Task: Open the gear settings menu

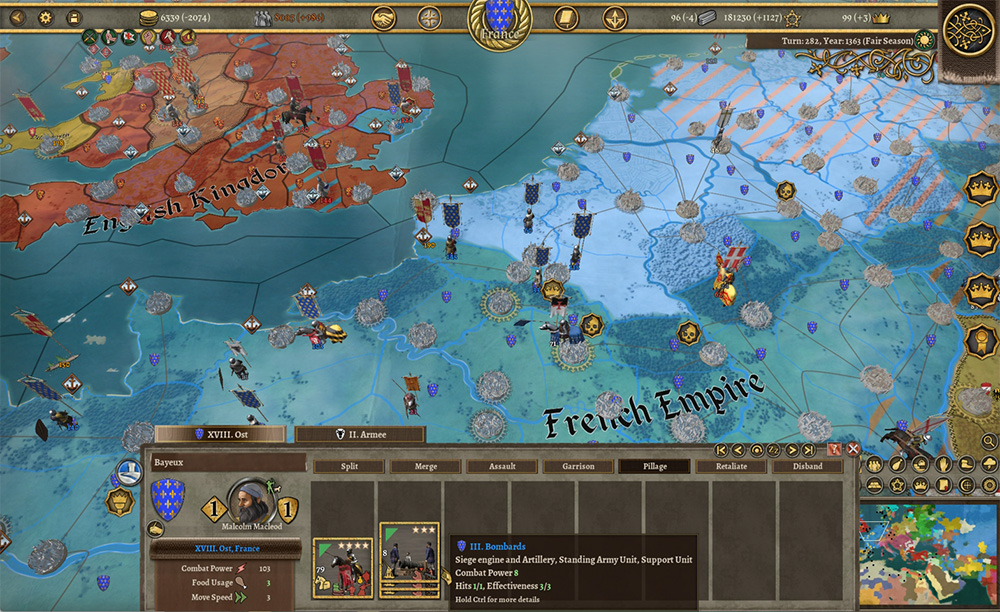Action: [46, 17]
